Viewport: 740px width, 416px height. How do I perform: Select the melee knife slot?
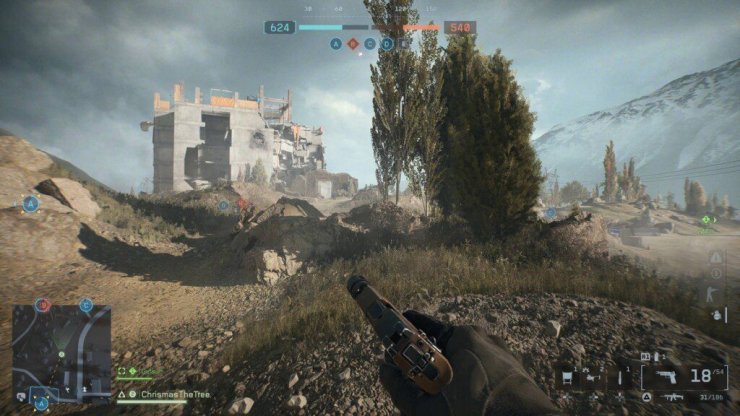pos(620,378)
